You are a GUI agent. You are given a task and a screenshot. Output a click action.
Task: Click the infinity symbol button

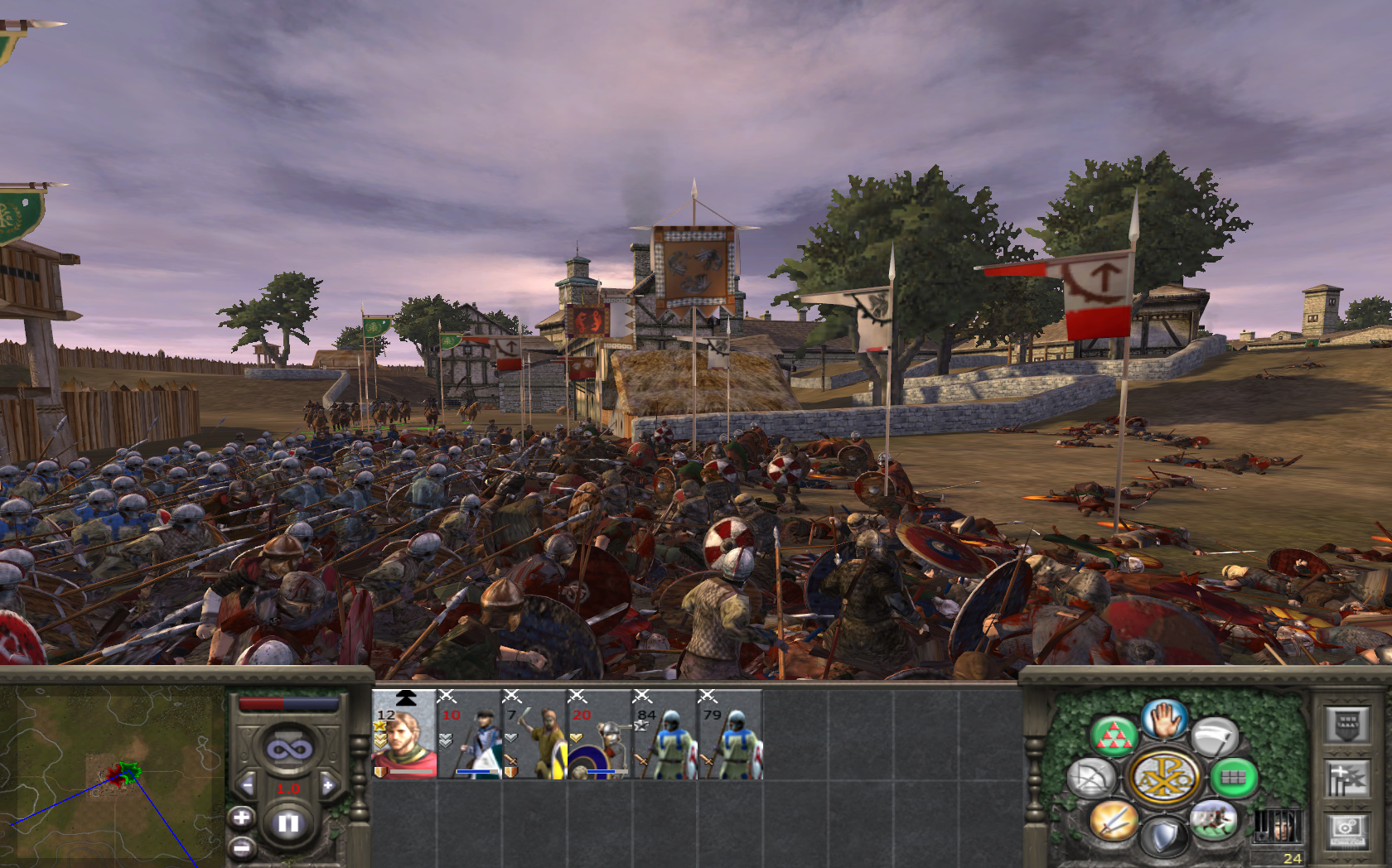coord(288,750)
